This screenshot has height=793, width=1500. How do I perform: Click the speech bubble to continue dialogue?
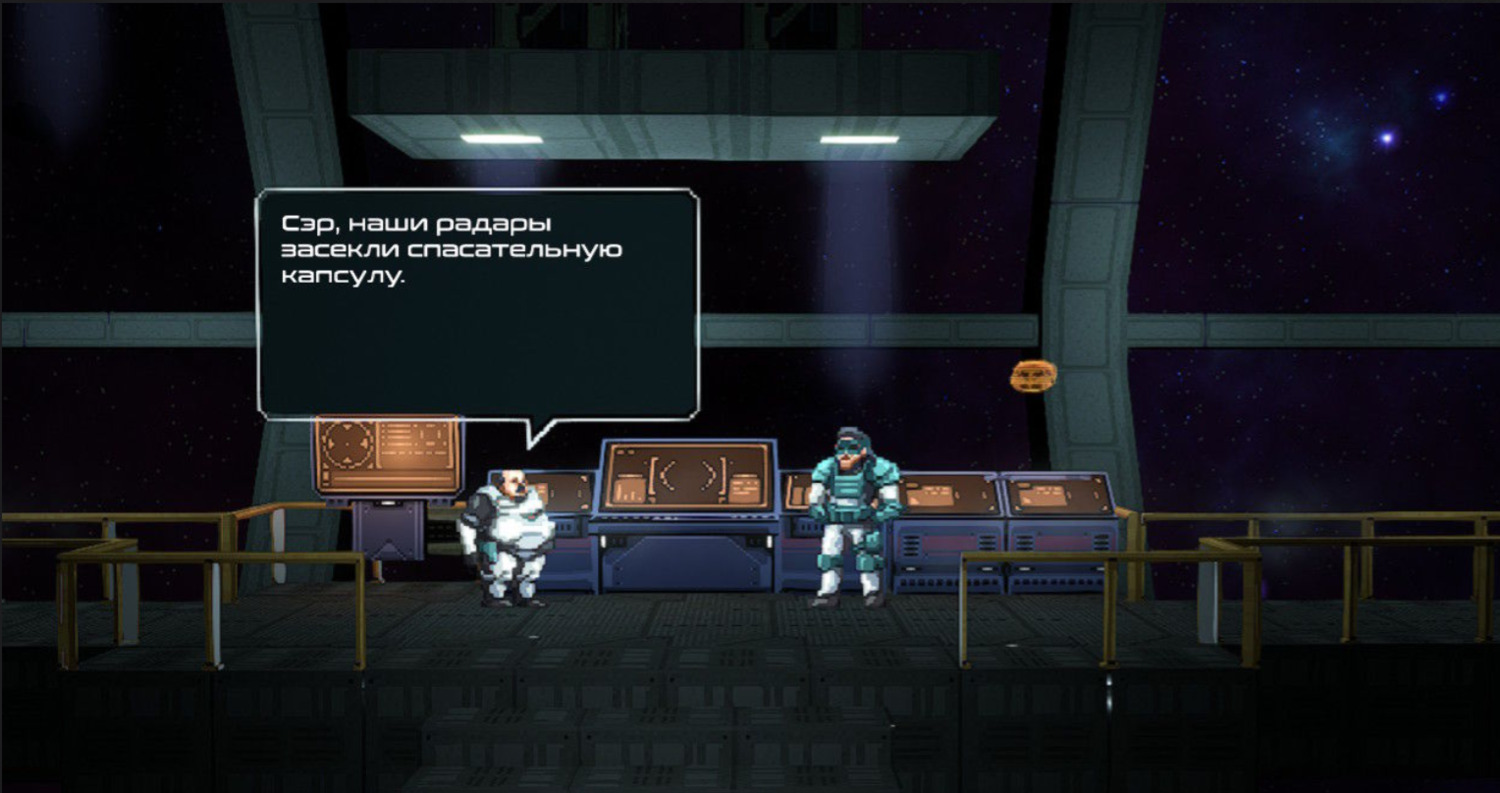(x=478, y=302)
